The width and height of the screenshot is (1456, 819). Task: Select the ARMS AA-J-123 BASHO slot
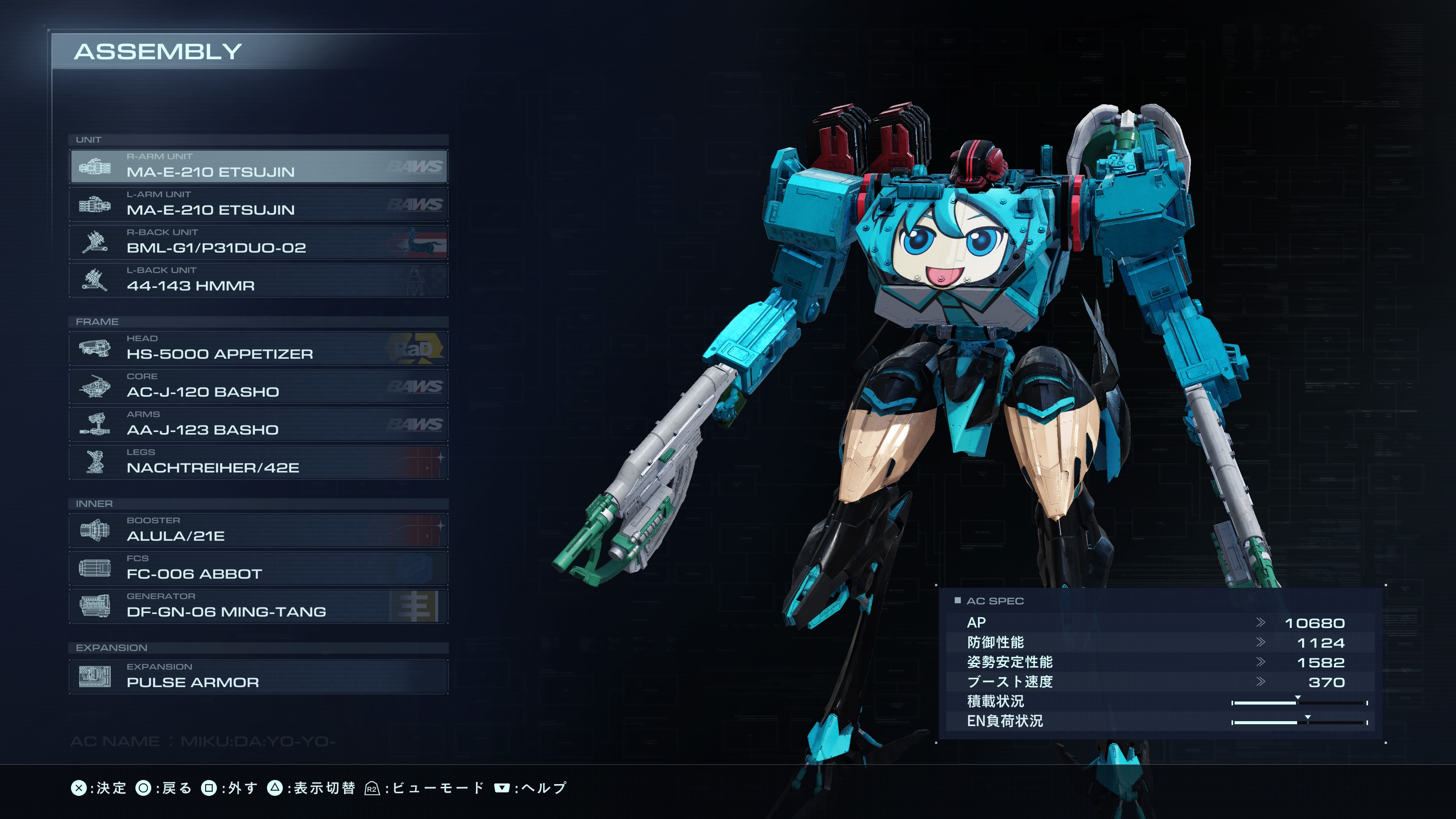tap(259, 424)
